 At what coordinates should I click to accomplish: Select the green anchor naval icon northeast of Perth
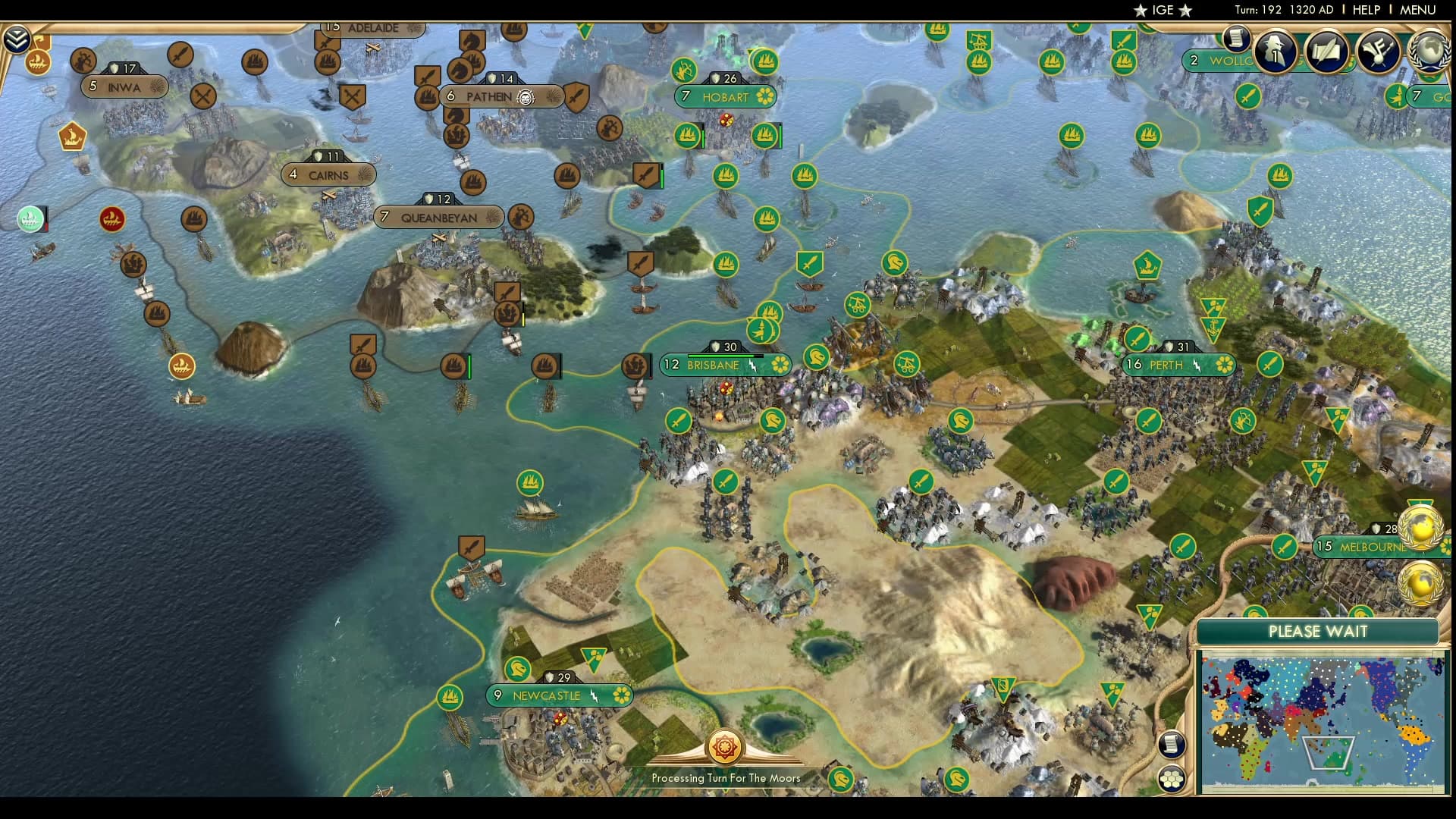click(x=1213, y=328)
